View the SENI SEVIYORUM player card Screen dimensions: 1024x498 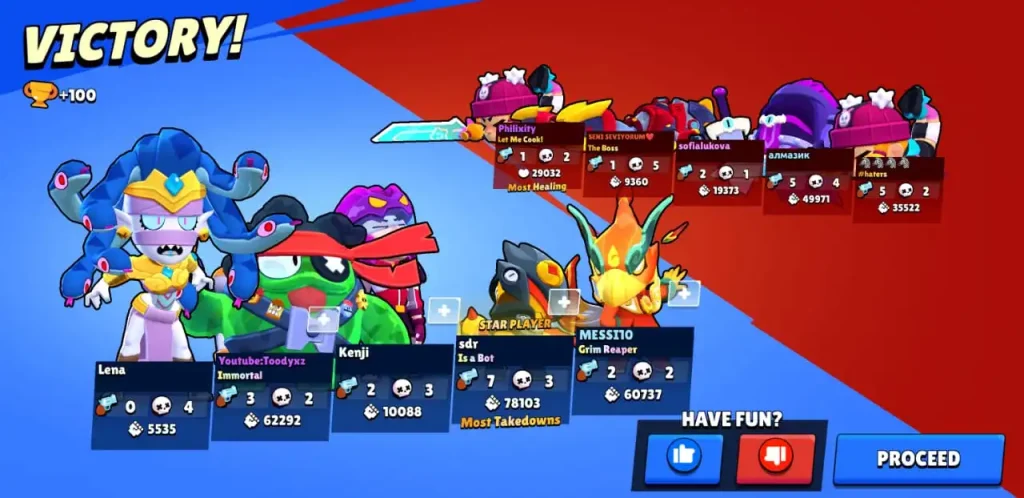point(628,163)
